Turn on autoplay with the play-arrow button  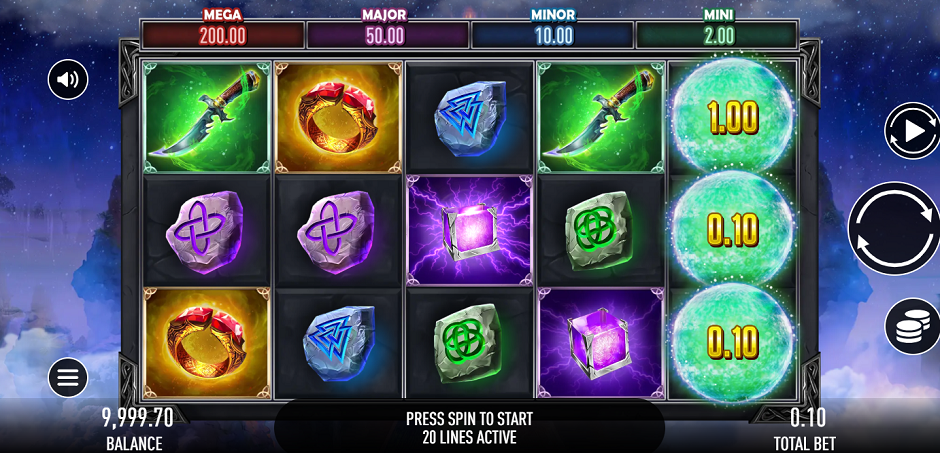910,130
